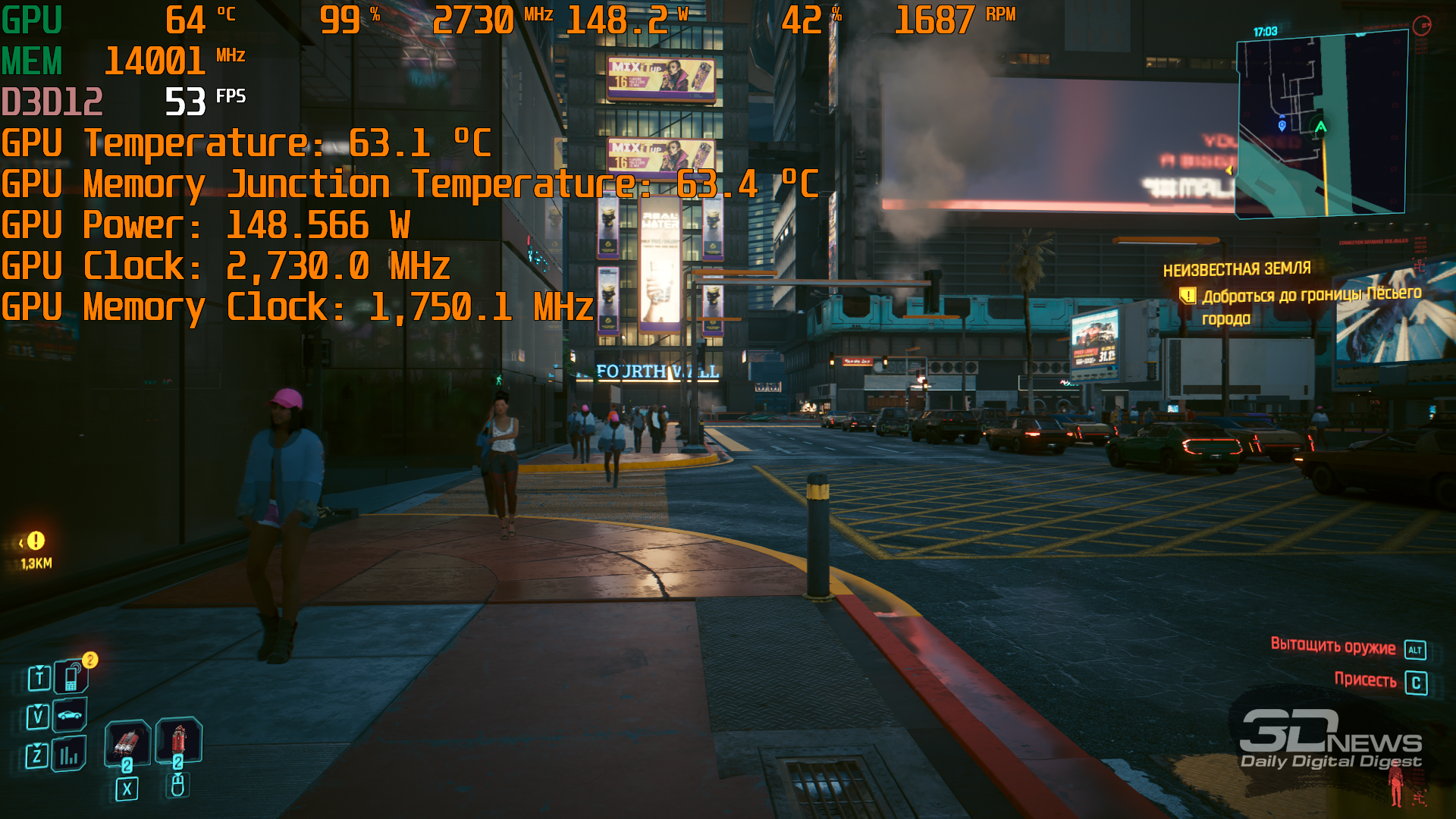Select the blue location pin on minimap
This screenshot has width=1456, height=819.
[x=1282, y=125]
